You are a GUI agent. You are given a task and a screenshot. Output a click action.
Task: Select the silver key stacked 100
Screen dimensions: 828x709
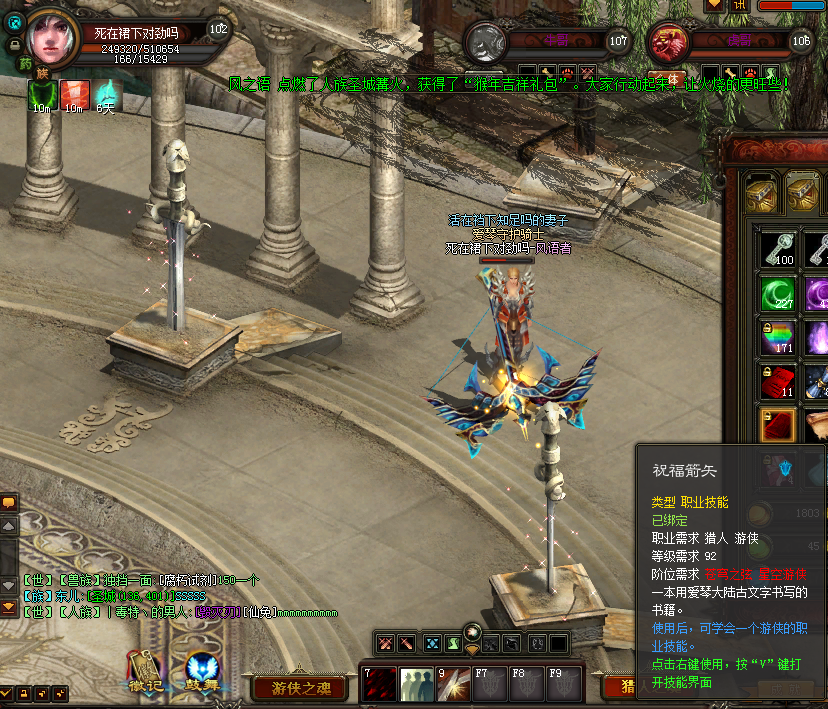point(777,248)
